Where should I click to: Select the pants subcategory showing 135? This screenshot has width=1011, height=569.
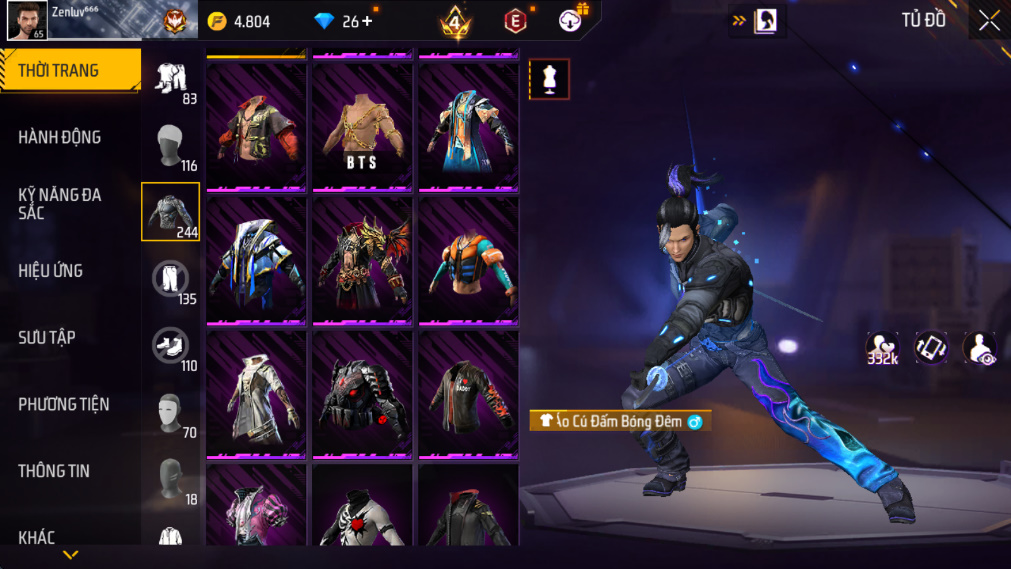(x=171, y=279)
